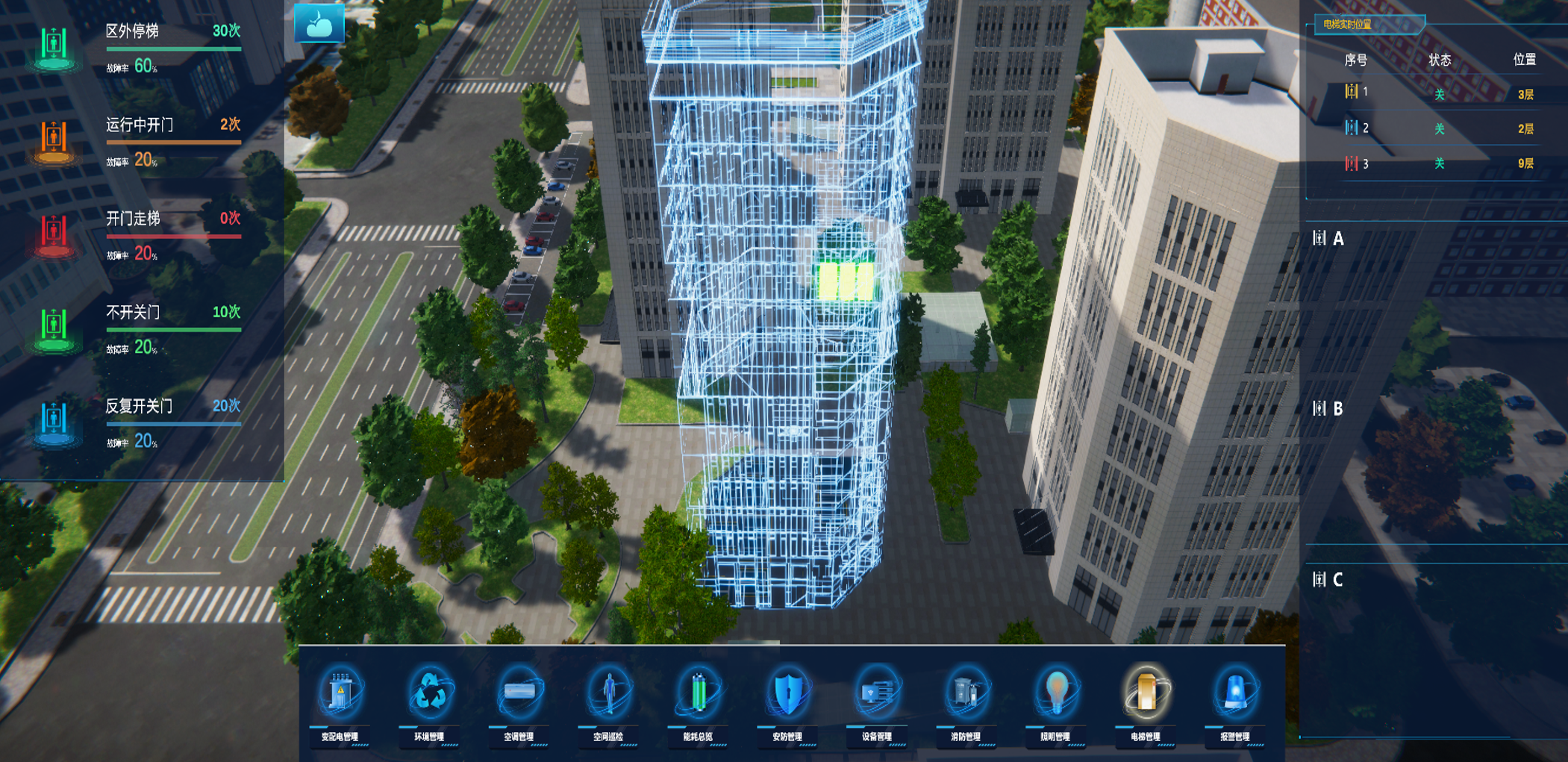Choose elevator group B entry
Screen dimensions: 1568x762
pos(1329,409)
